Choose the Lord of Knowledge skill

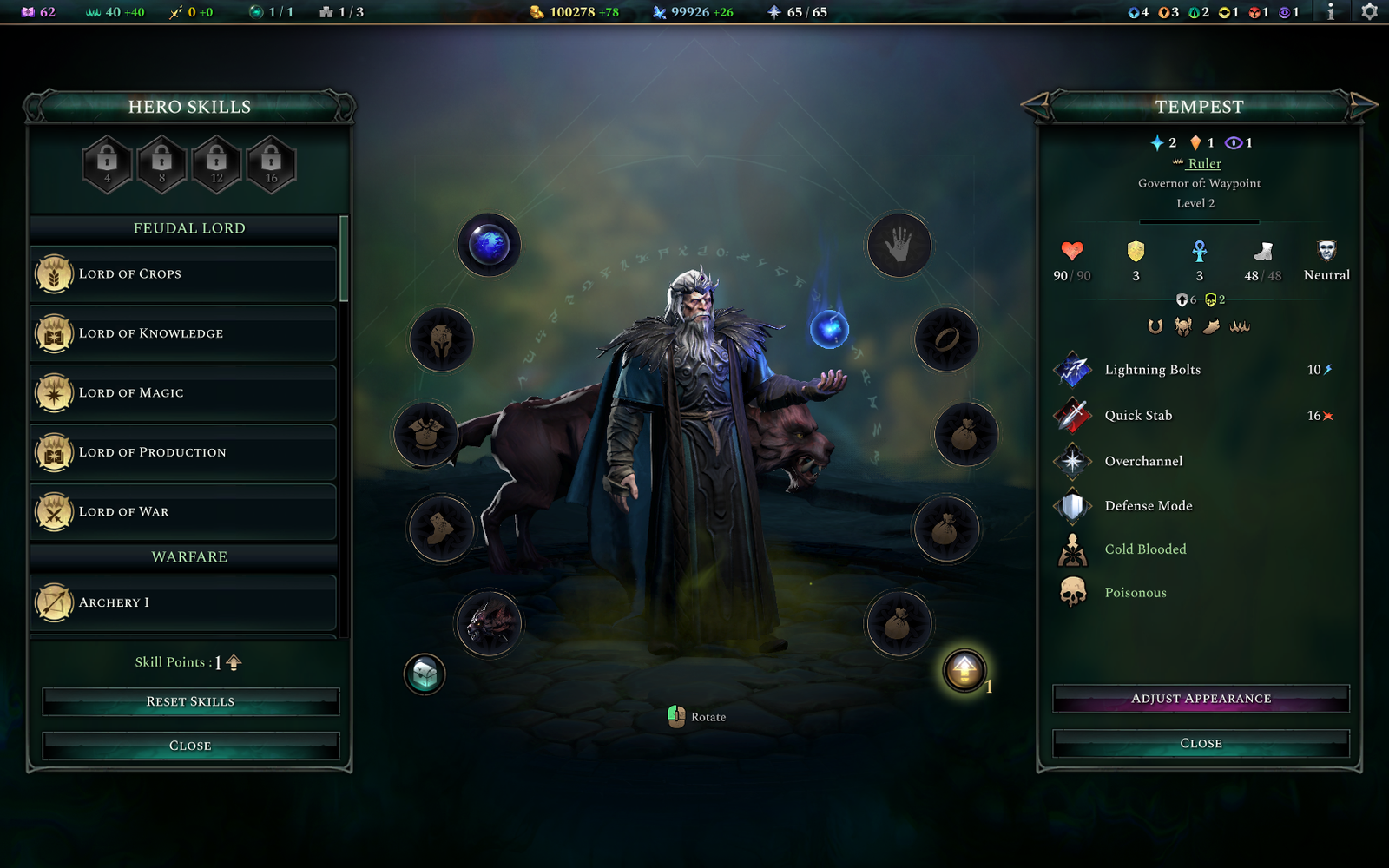pos(184,334)
